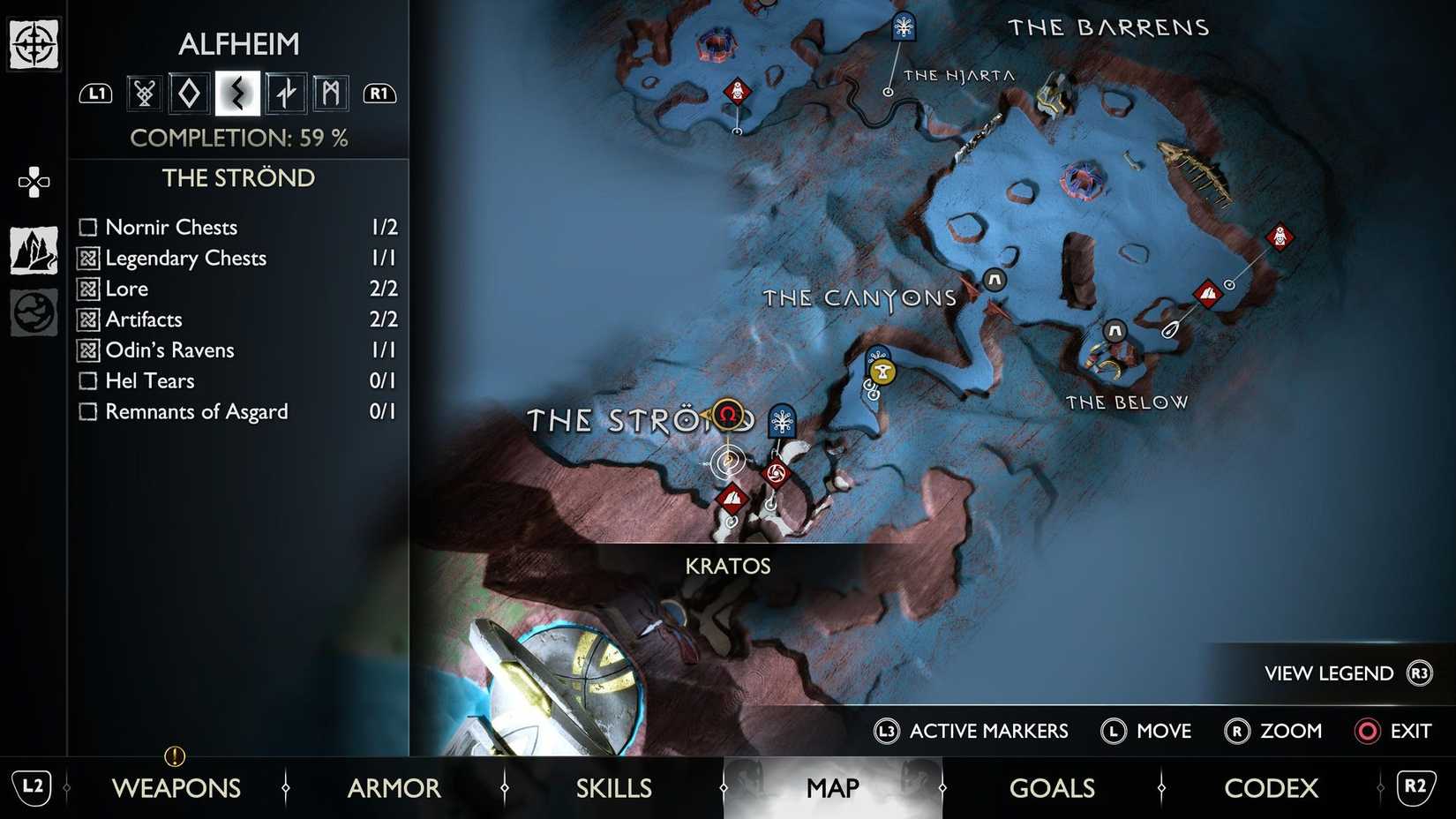The width and height of the screenshot is (1456, 819).
Task: Select the highlighted Alfheim realm rune
Action: point(237,93)
